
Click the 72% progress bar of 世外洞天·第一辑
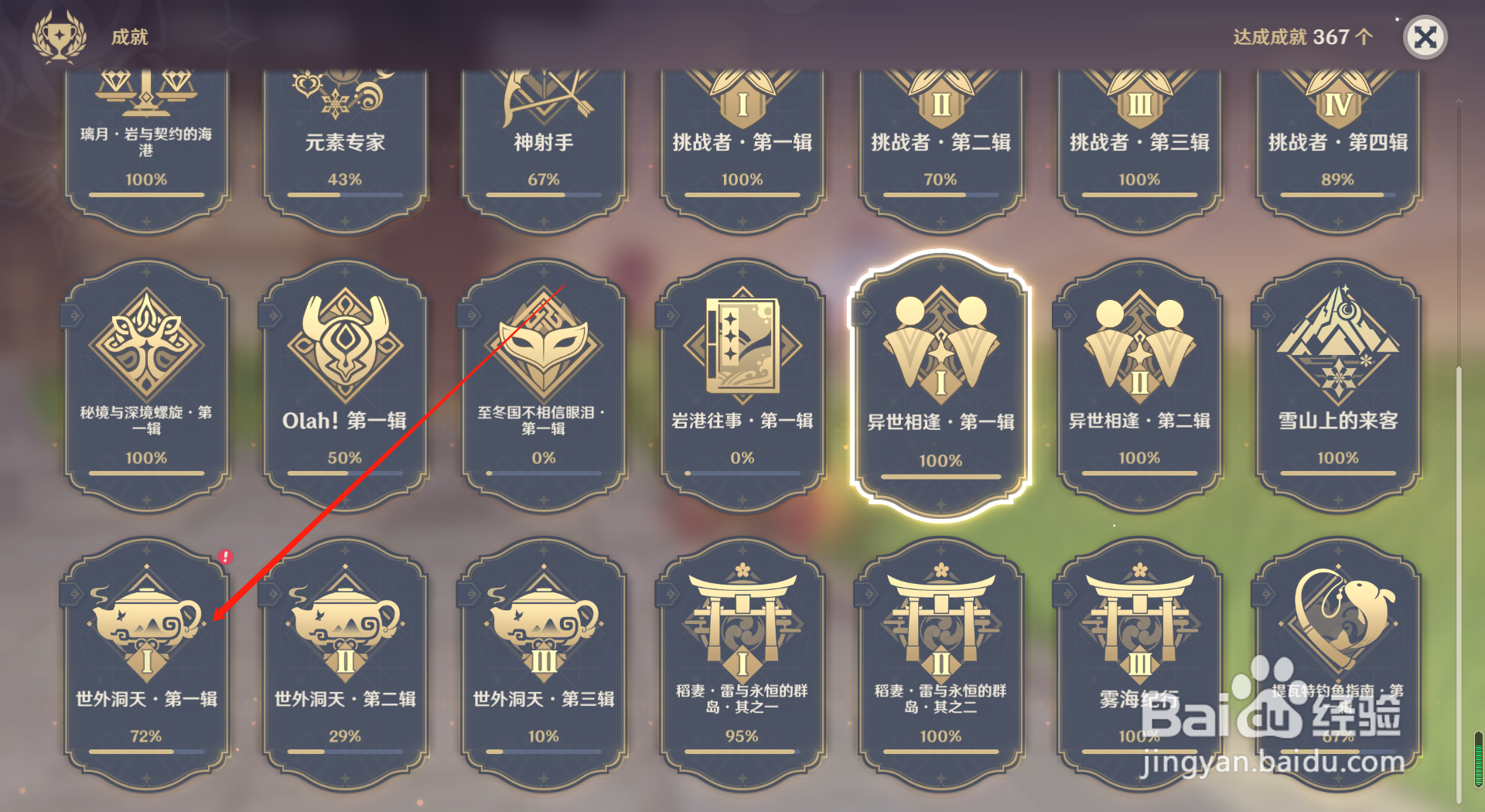[145, 752]
